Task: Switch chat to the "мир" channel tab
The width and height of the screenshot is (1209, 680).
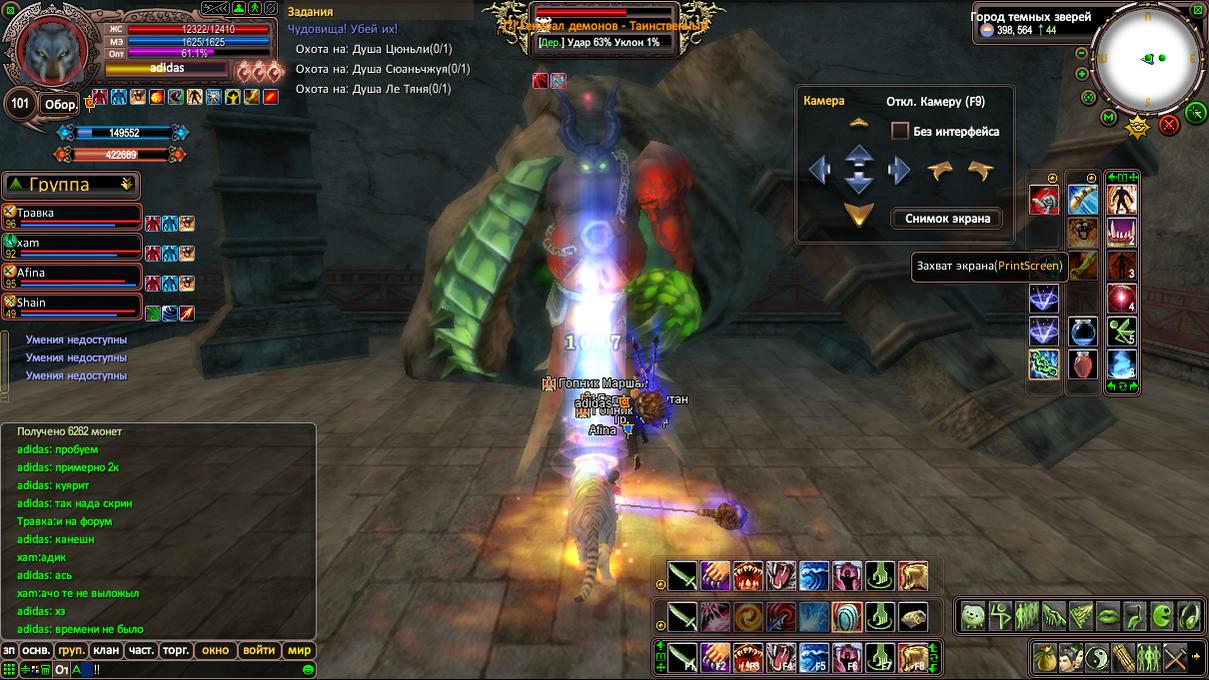Action: pyautogui.click(x=300, y=650)
